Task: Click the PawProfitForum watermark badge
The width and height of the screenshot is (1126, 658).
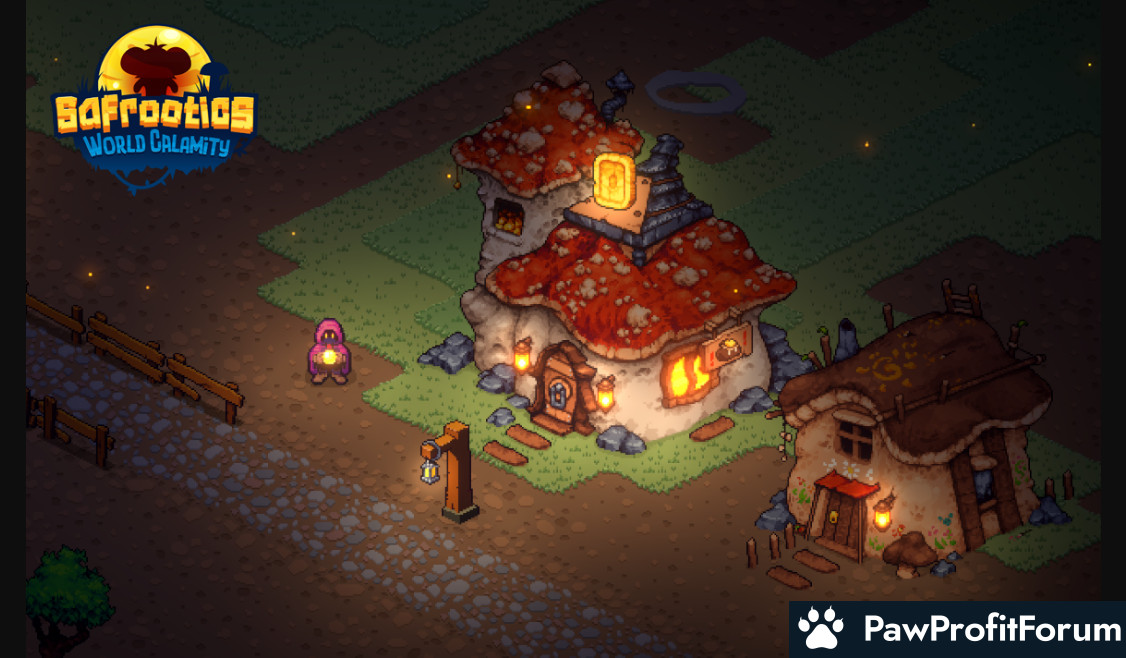Action: tap(958, 629)
